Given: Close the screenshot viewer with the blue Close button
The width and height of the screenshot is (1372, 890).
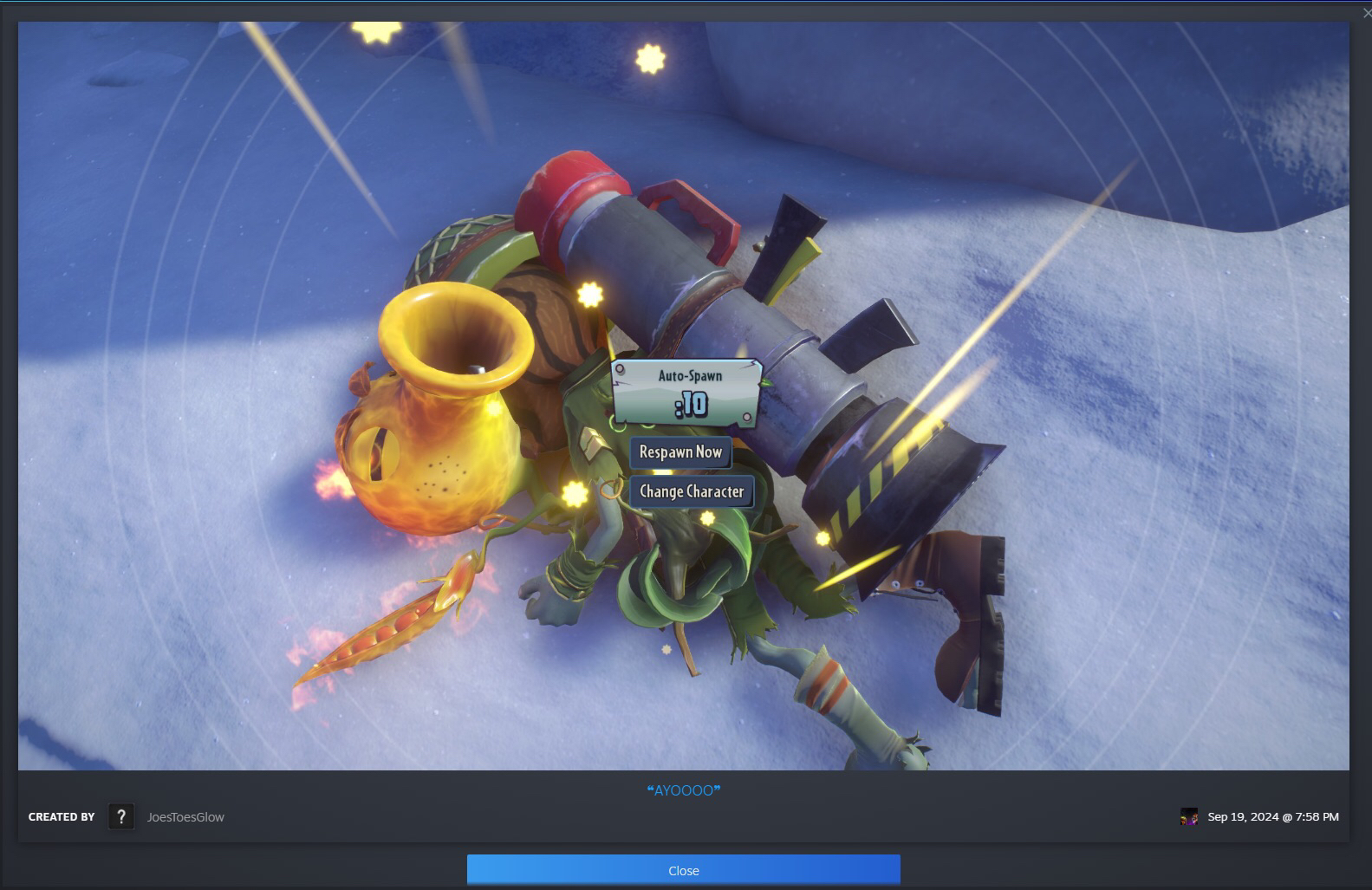Looking at the screenshot, I should (683, 870).
